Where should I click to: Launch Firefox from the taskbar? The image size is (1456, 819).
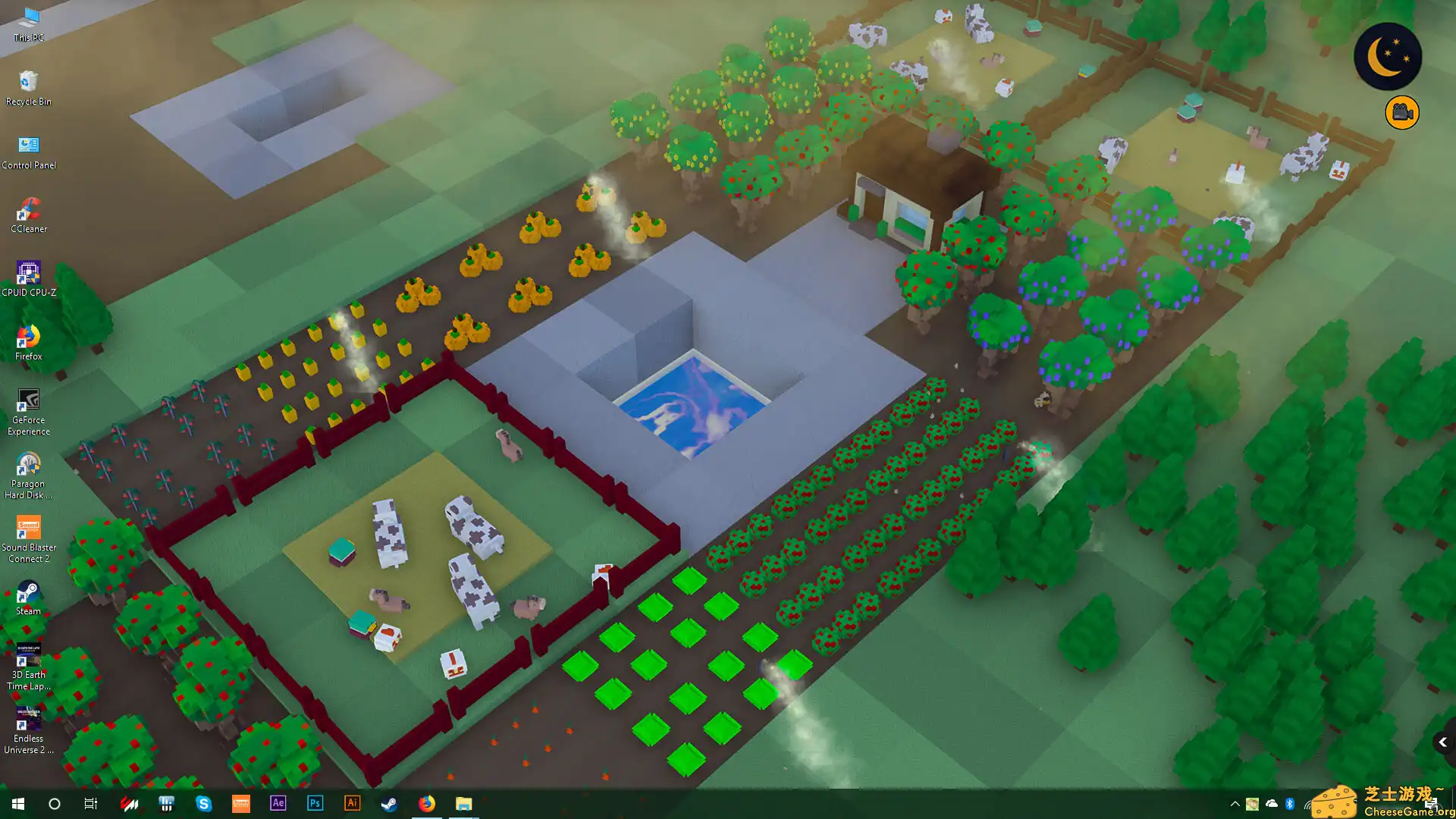tap(427, 803)
